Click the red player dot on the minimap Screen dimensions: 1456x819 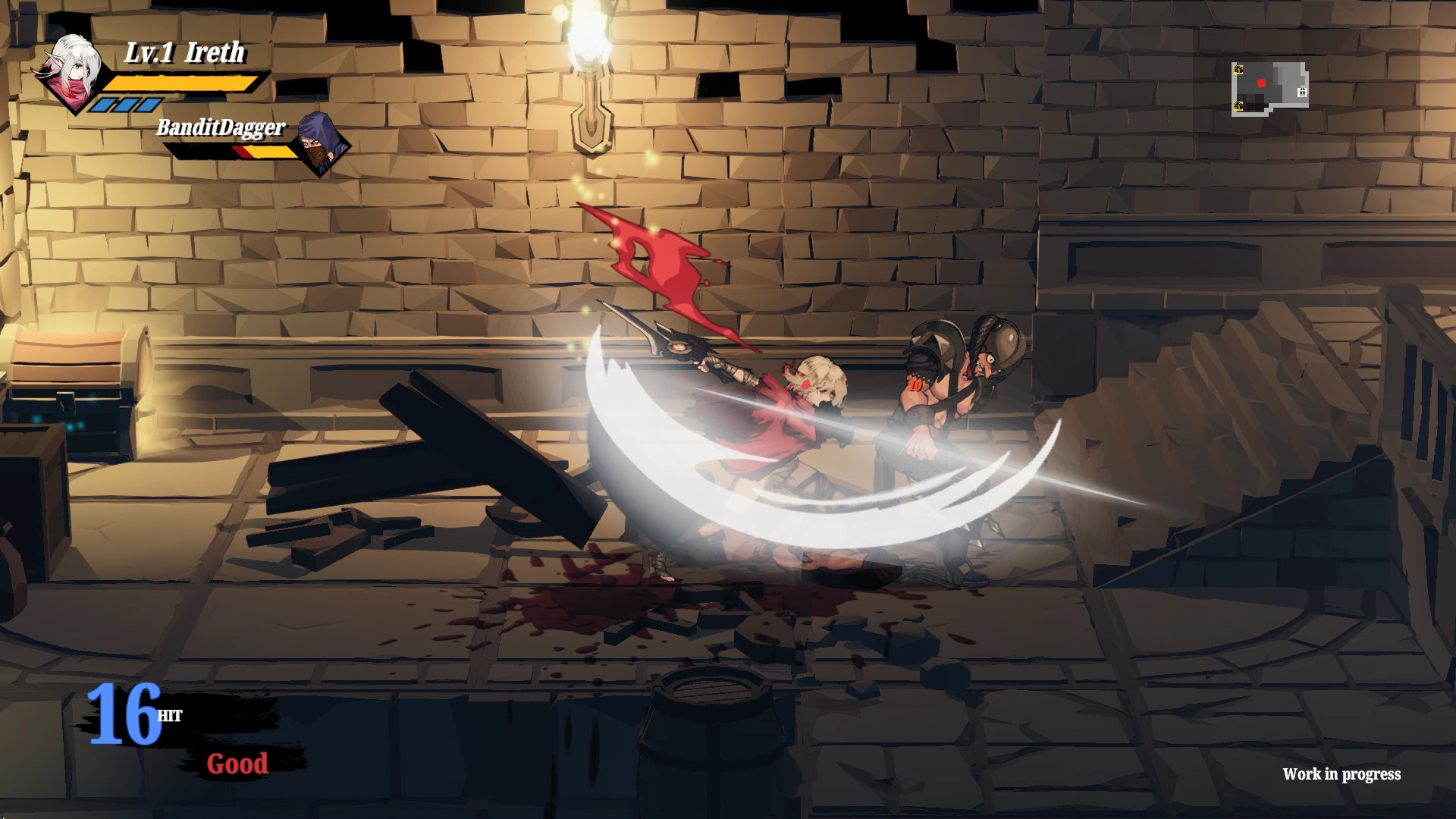[x=1261, y=83]
